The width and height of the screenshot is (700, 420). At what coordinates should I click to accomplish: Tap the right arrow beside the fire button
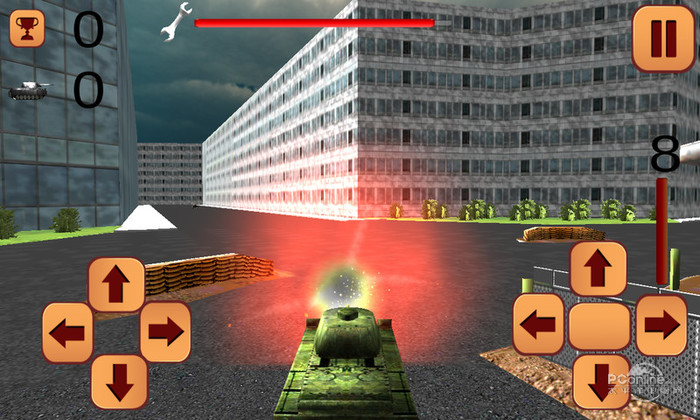click(x=661, y=325)
